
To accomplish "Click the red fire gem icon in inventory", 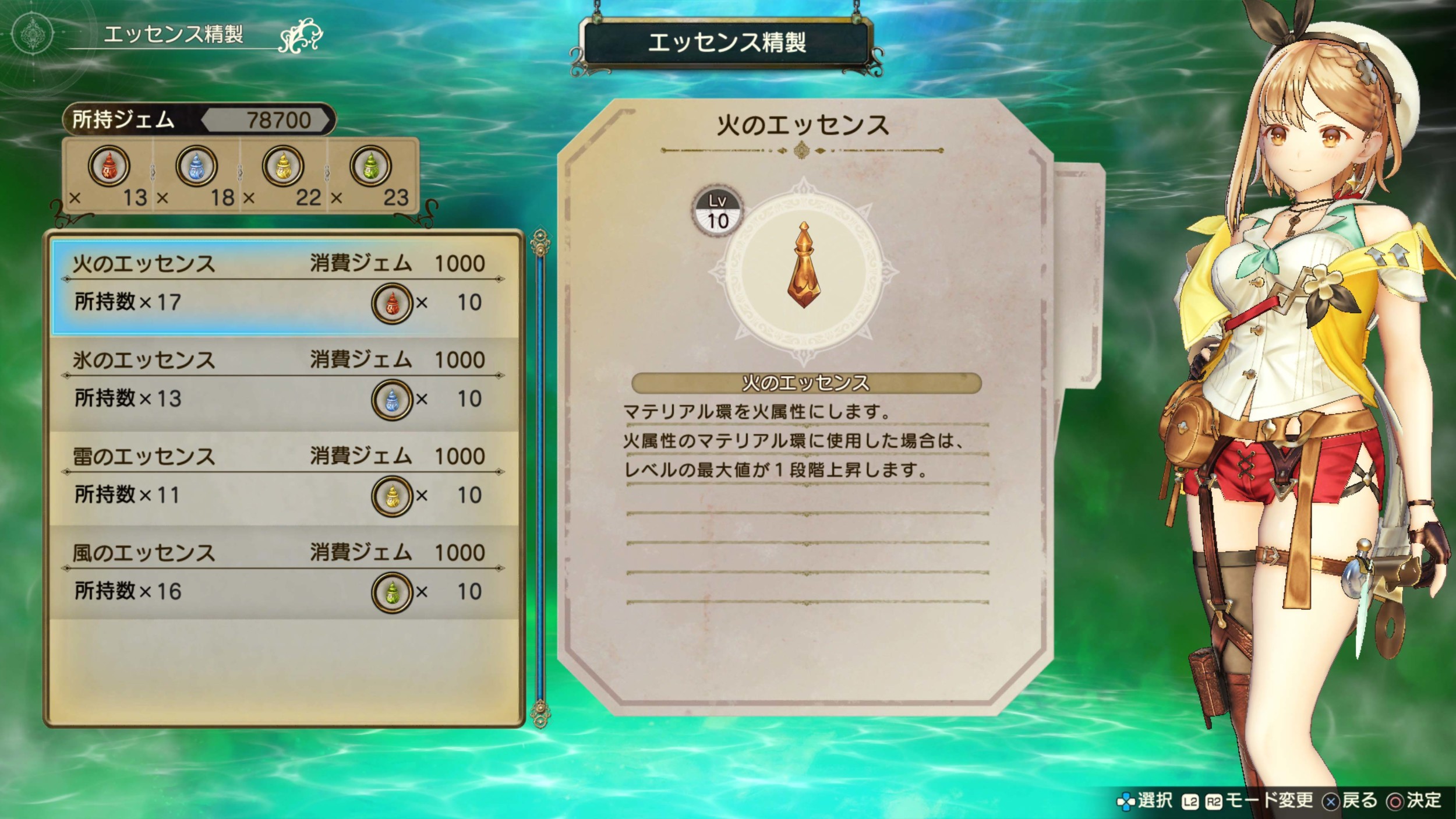I will click(108, 166).
